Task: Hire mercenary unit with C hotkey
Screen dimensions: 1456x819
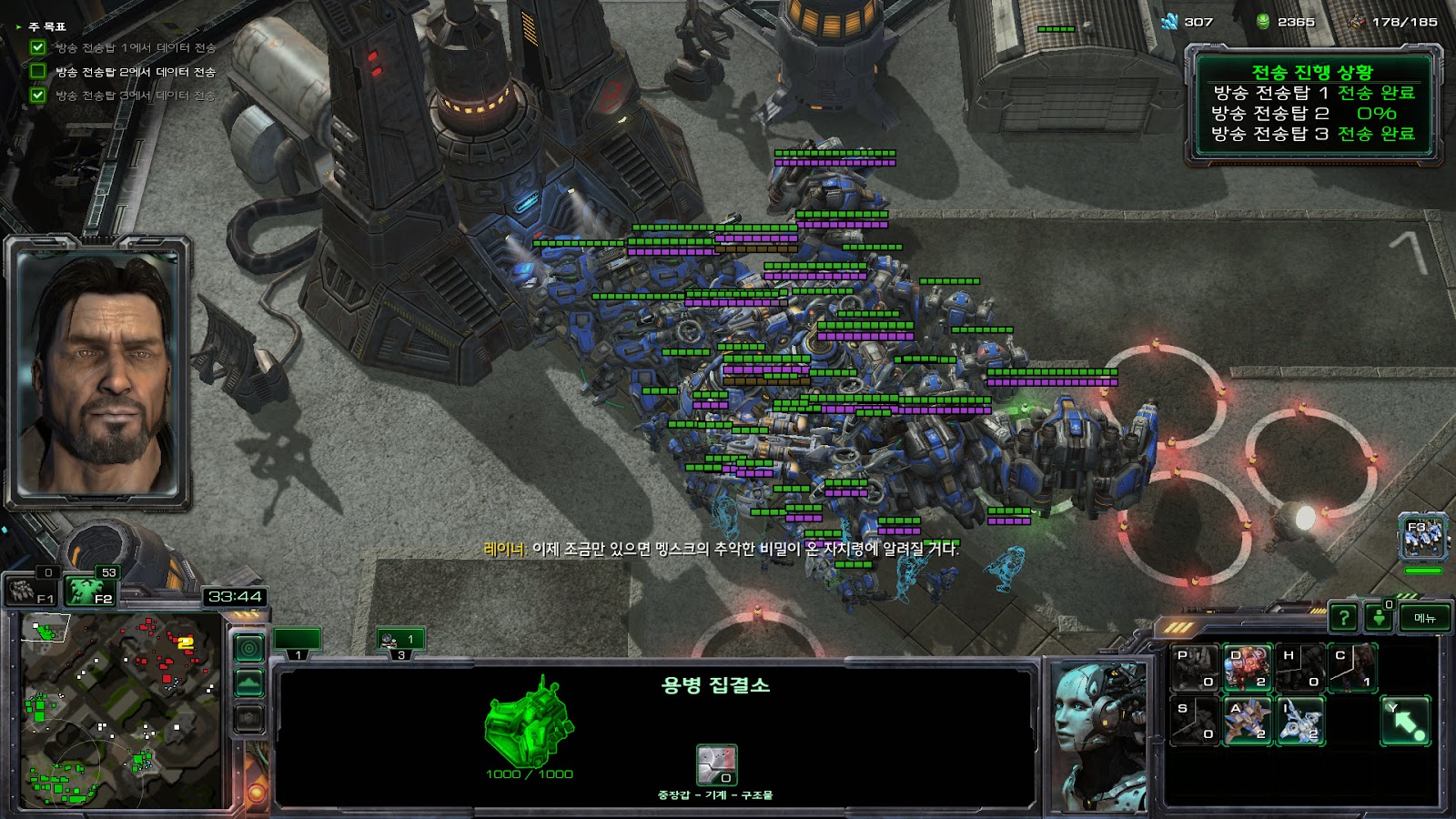Action: [1352, 669]
